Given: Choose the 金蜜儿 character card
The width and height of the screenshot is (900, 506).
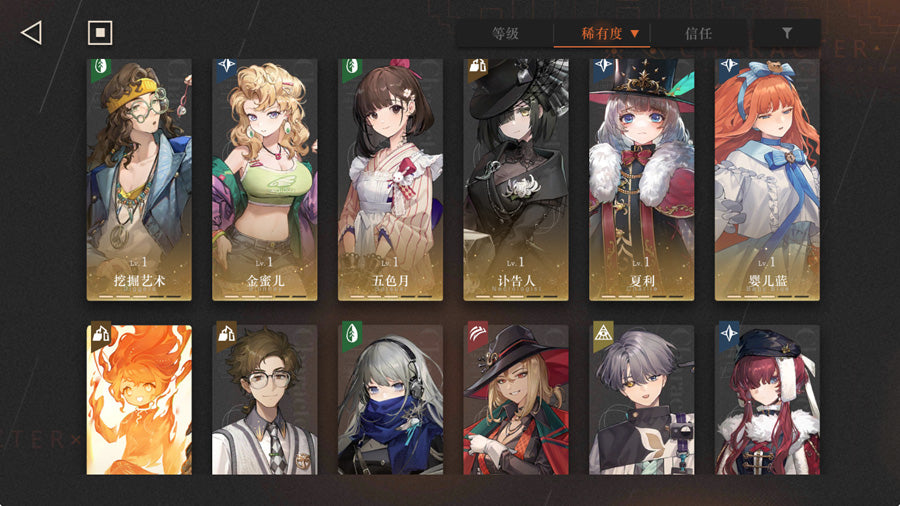Looking at the screenshot, I should (265, 180).
